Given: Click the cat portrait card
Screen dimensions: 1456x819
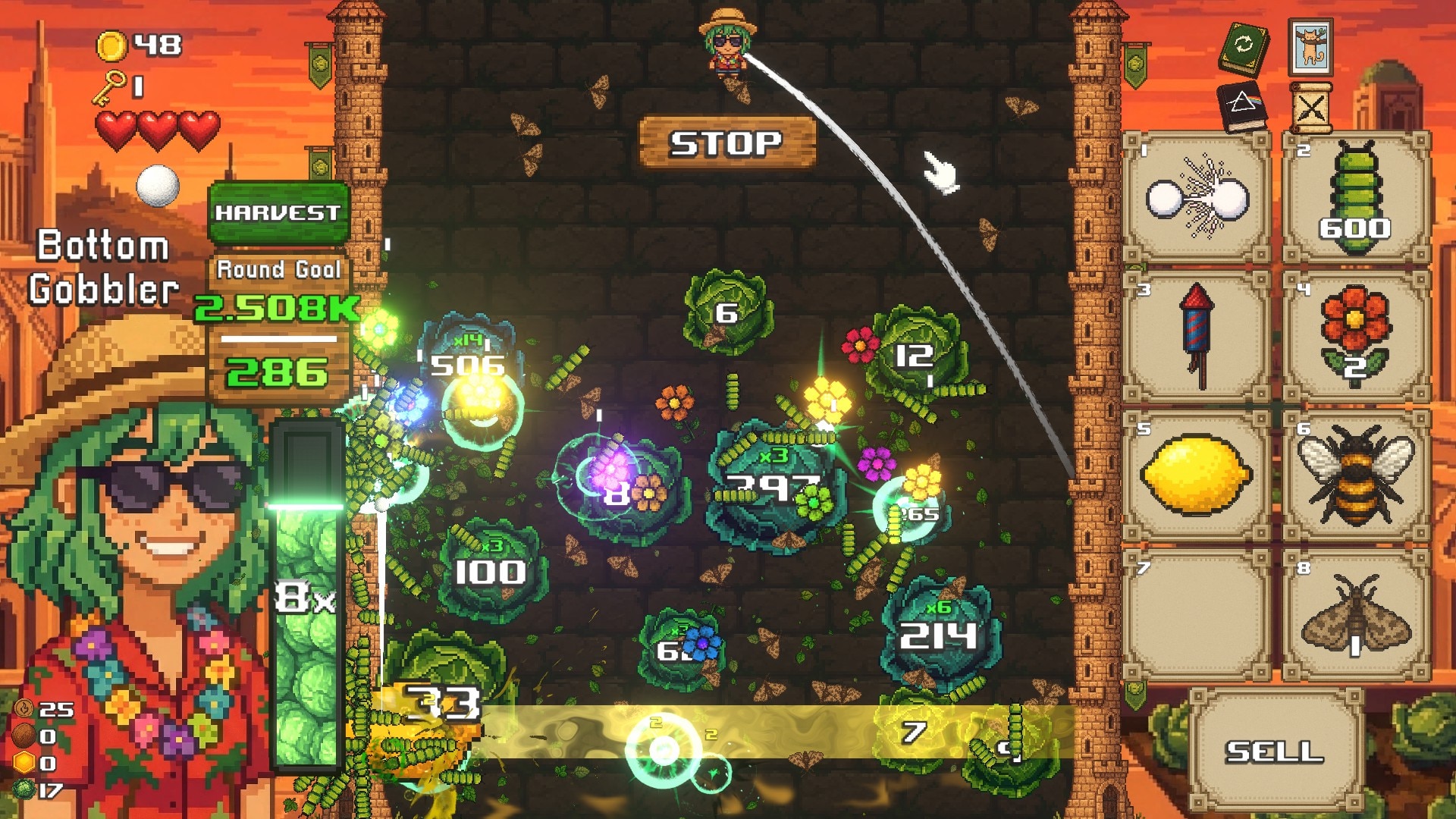Looking at the screenshot, I should click(x=1310, y=47).
